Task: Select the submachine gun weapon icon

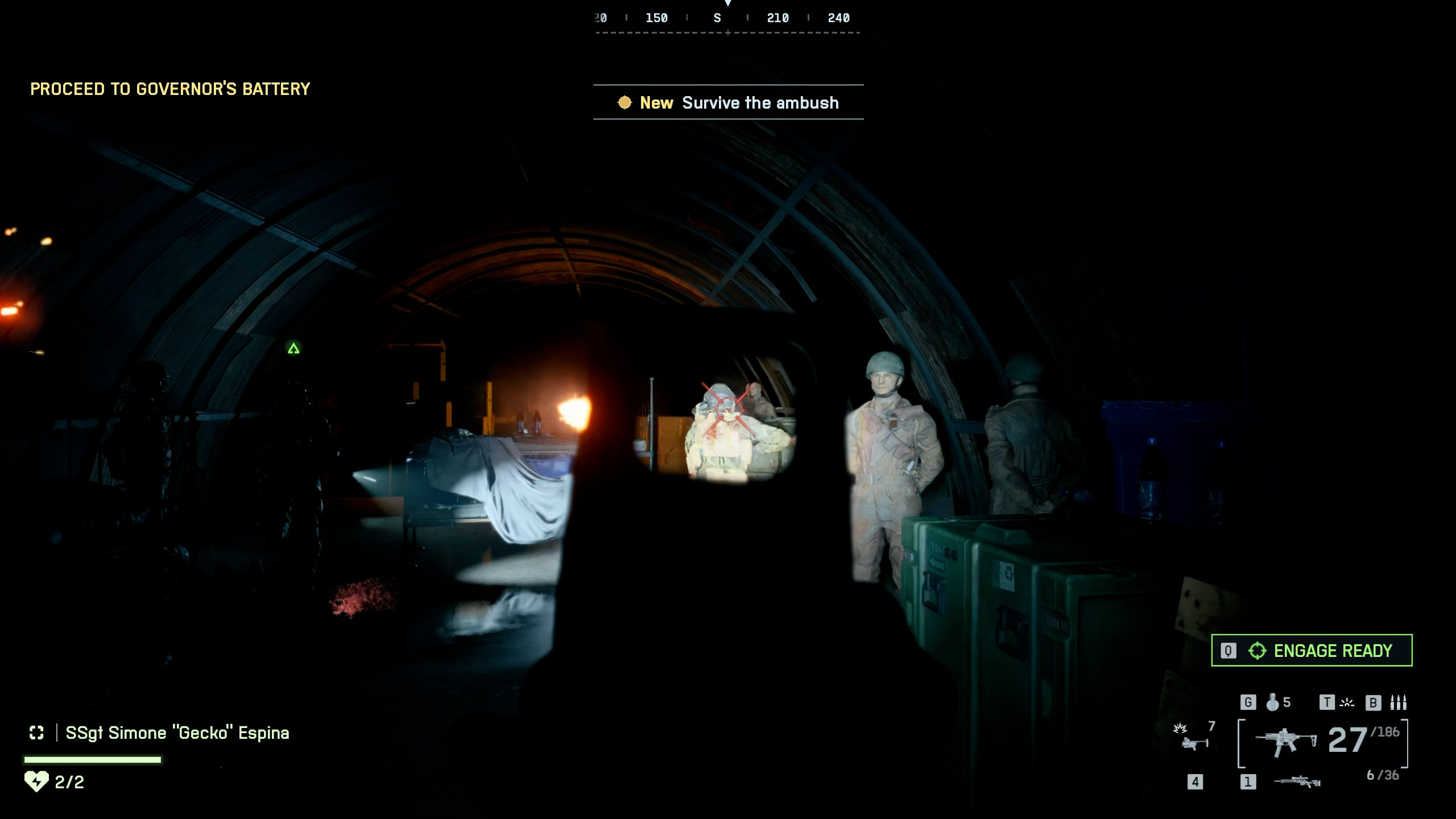Action: coord(1286,741)
